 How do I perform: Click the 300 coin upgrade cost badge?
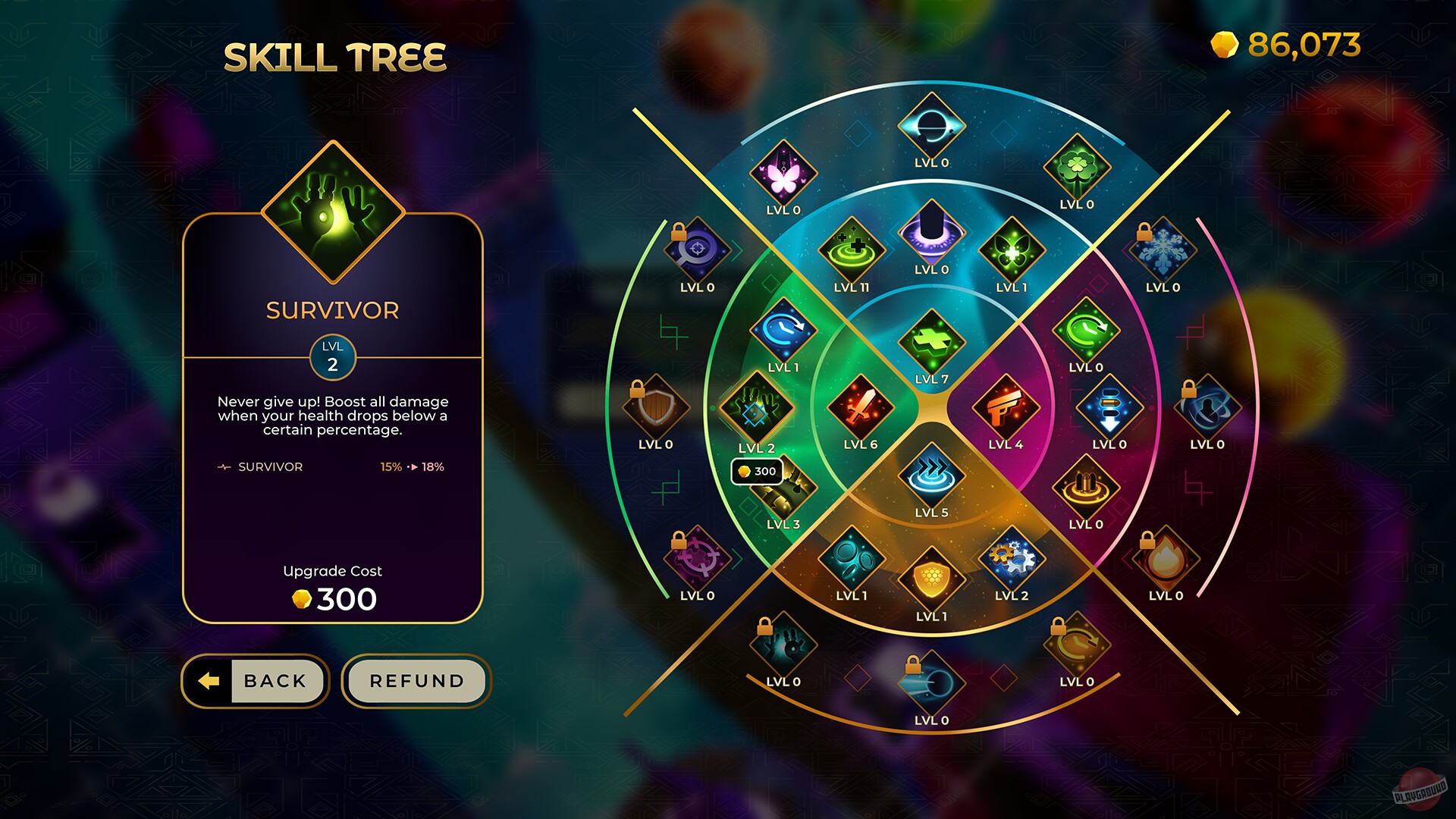pos(758,471)
